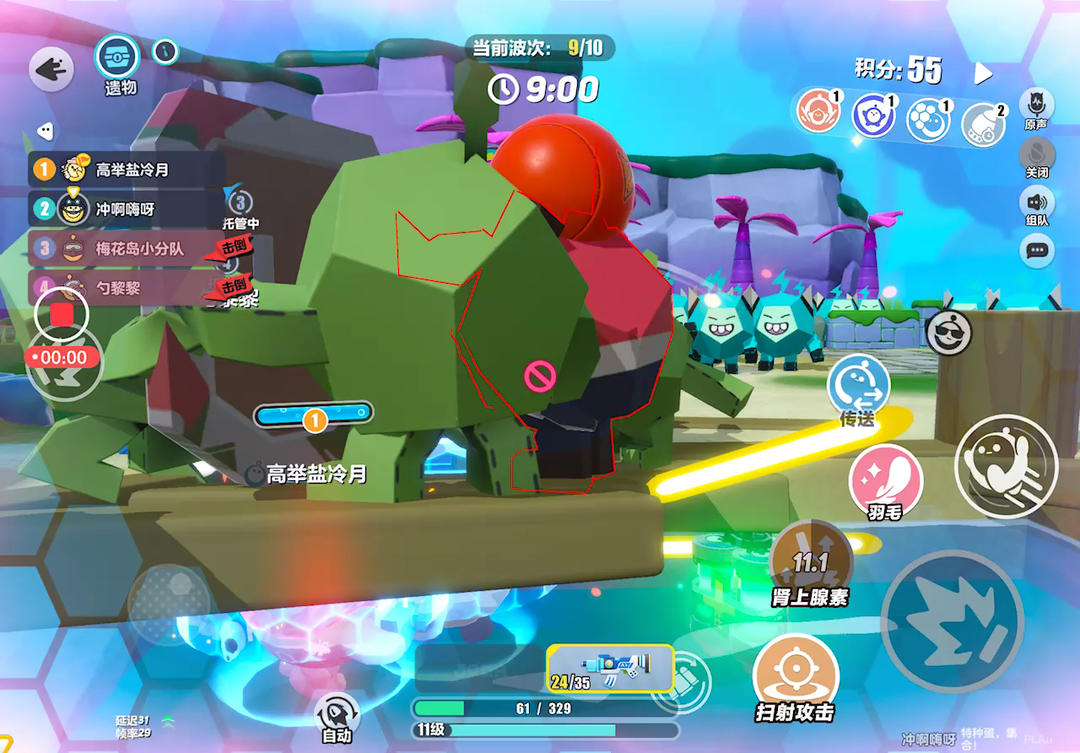The height and width of the screenshot is (753, 1080).
Task: Use the 羽毛 feather skill
Action: 885,479
